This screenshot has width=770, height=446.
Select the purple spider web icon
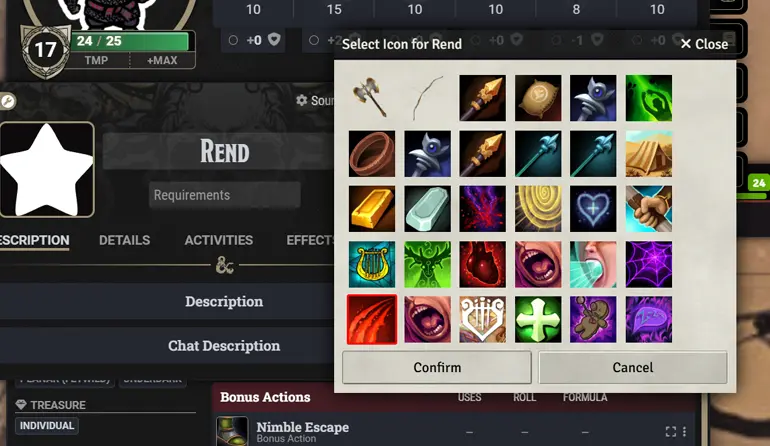coord(649,264)
